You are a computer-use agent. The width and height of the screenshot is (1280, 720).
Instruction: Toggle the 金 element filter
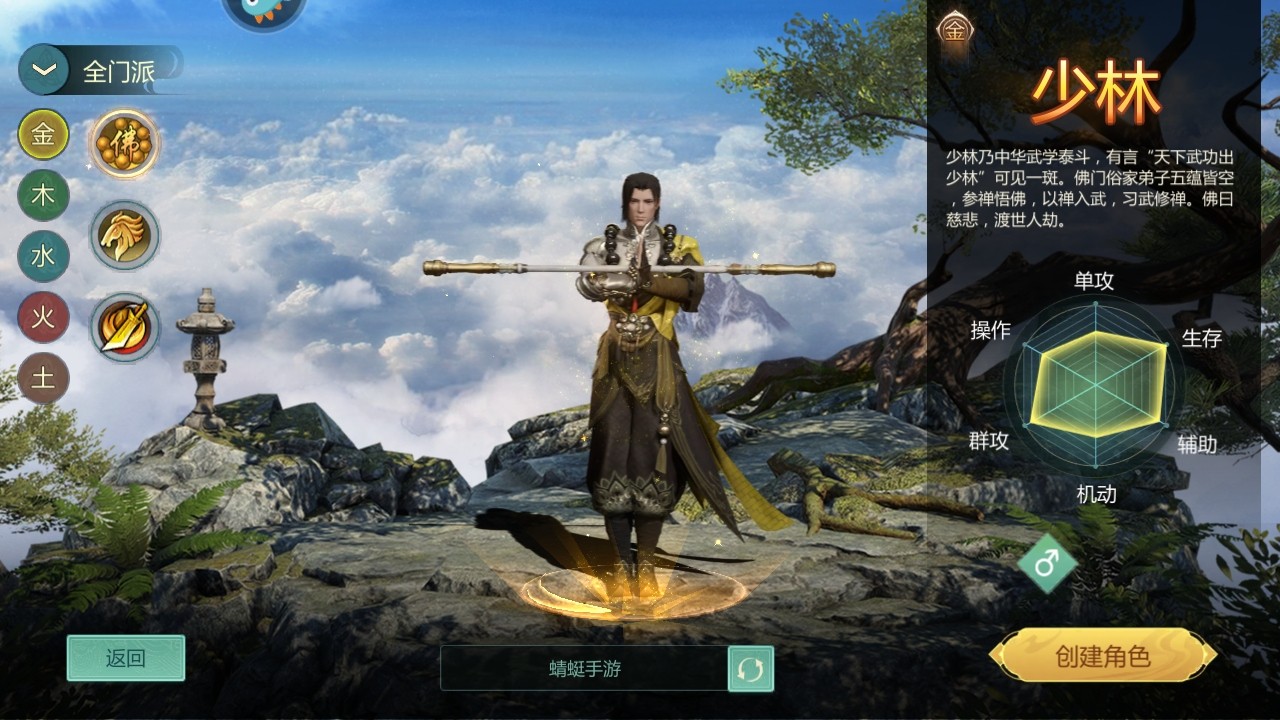tap(42, 135)
